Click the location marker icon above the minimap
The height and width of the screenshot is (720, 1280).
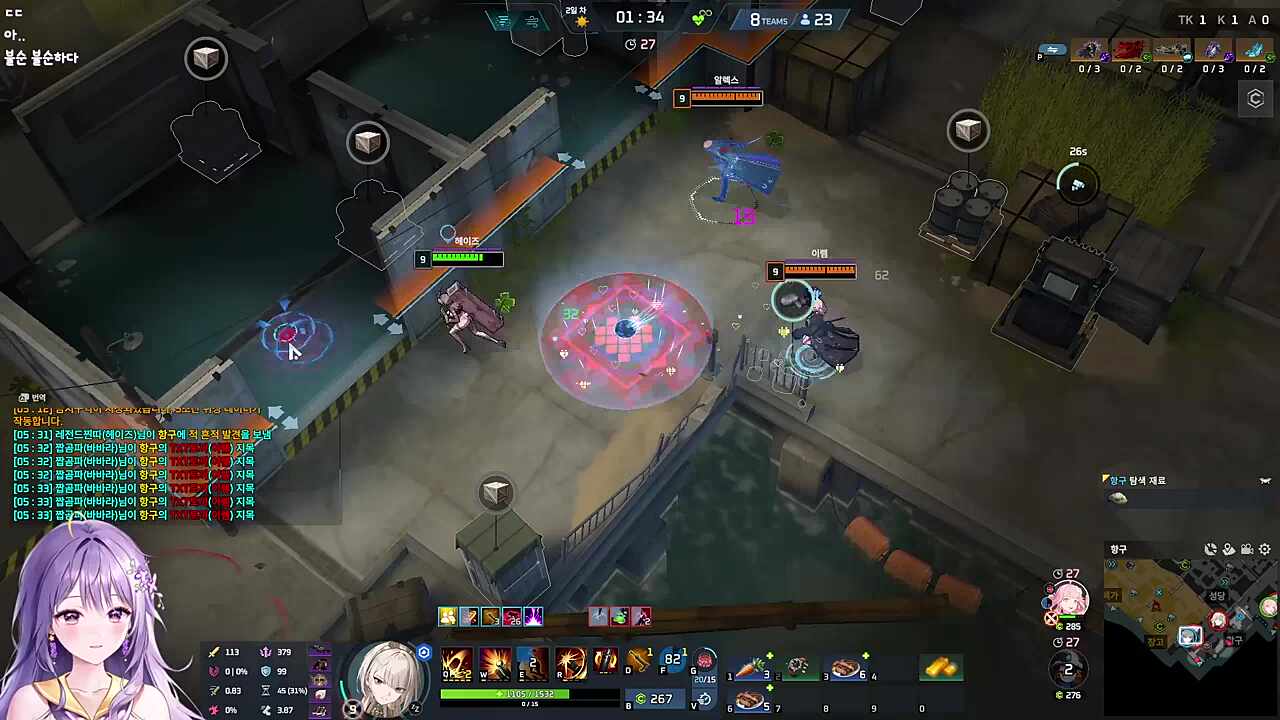pos(1229,549)
